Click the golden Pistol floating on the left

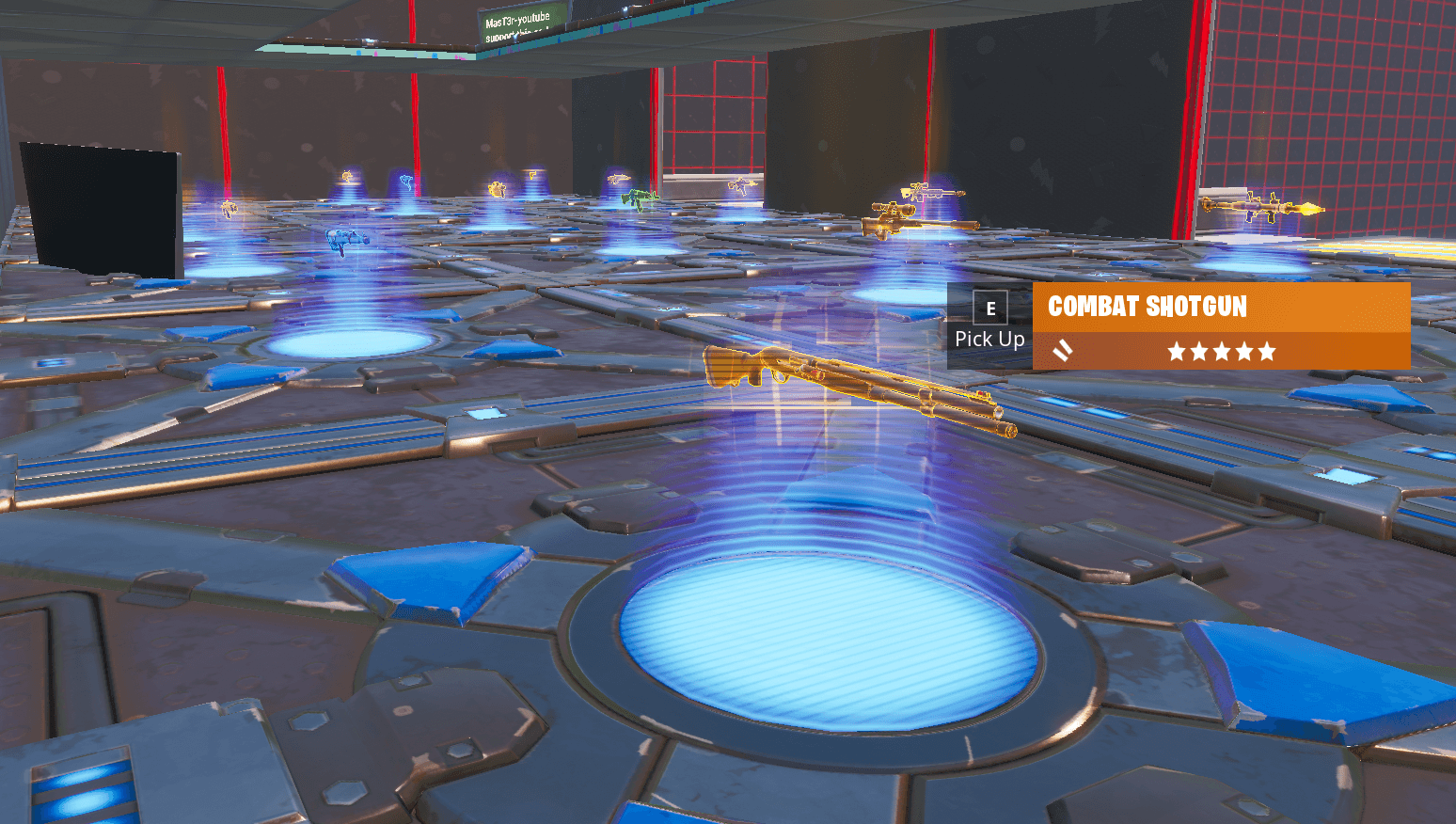(x=230, y=209)
